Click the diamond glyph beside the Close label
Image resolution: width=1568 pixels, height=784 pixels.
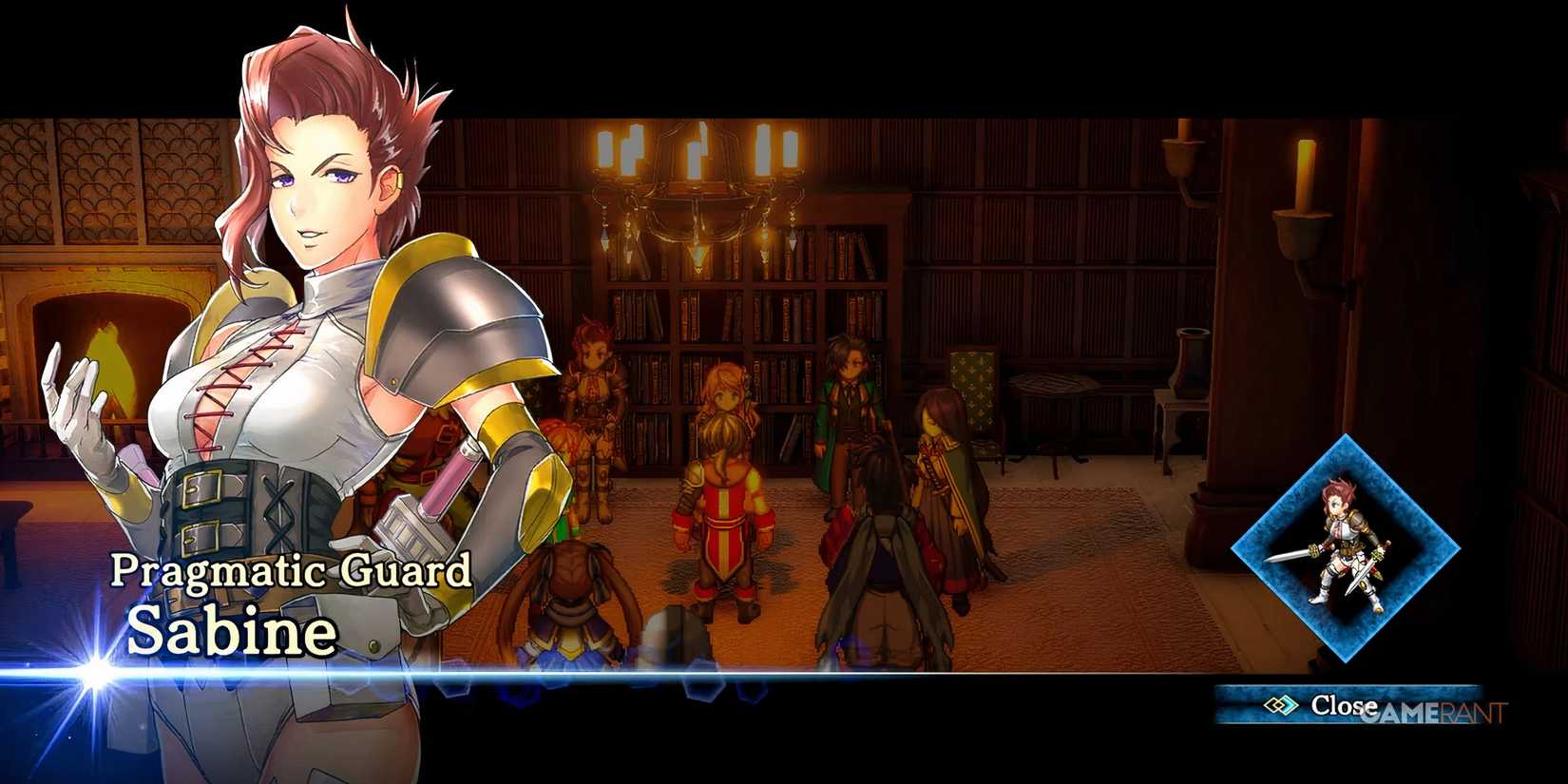(x=1281, y=705)
